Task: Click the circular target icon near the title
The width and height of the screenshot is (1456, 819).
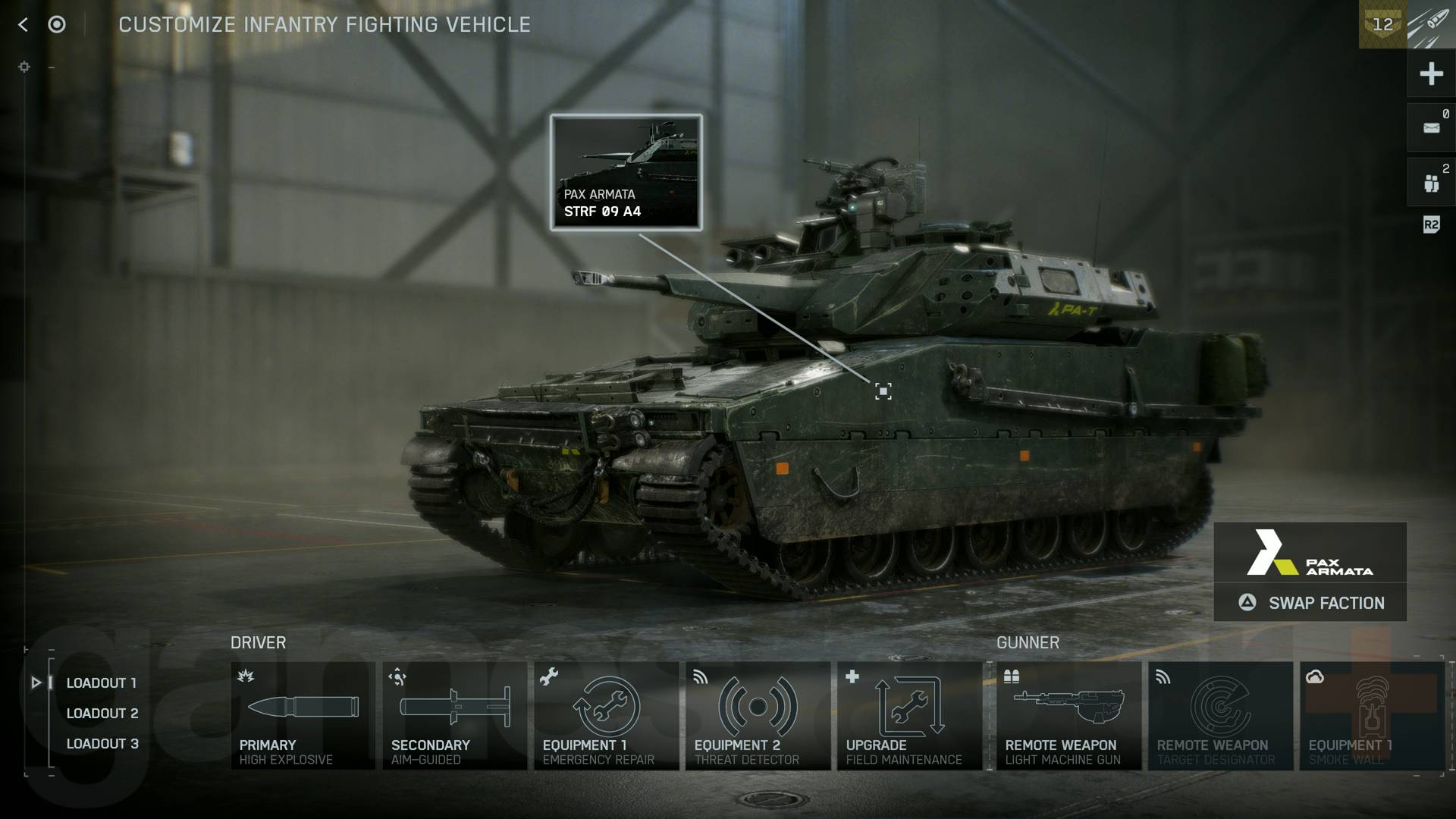Action: (x=57, y=25)
